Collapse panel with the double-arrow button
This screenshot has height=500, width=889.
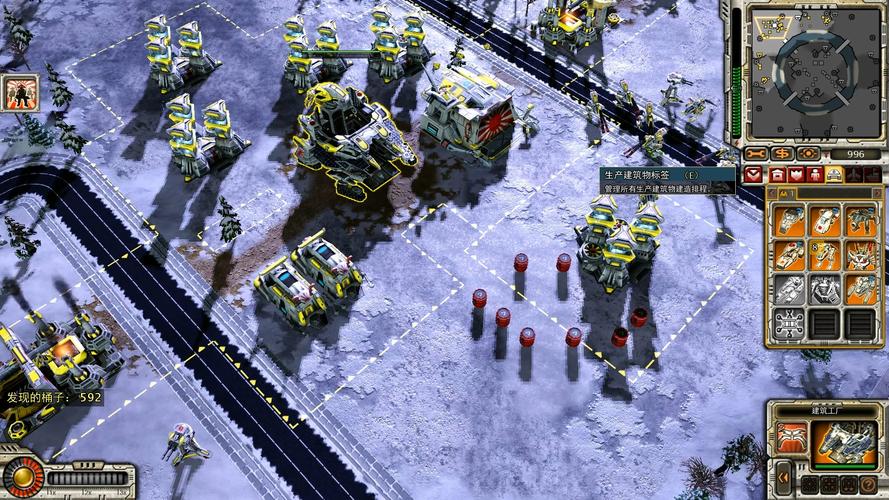coord(784,476)
